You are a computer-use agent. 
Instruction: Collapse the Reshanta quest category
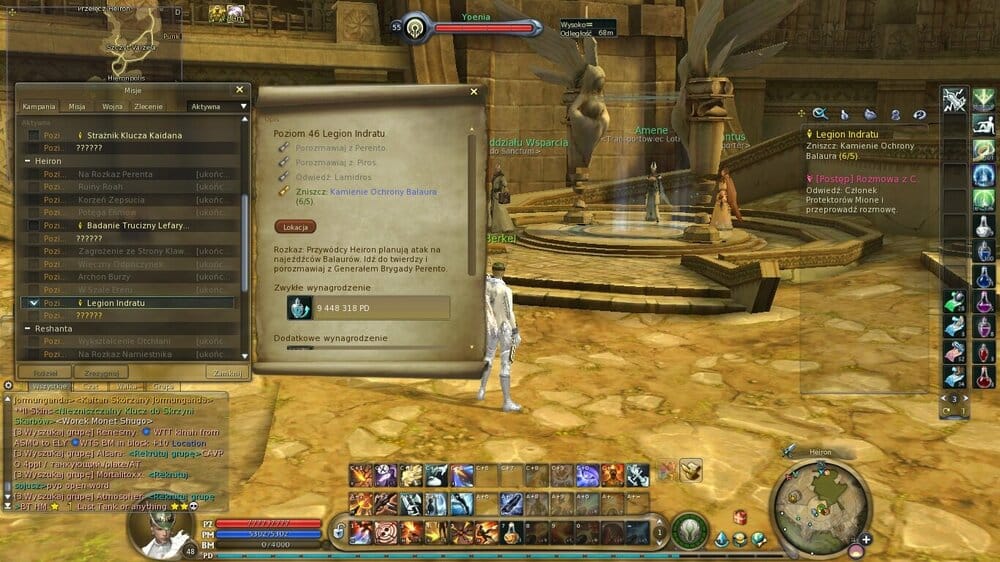[x=28, y=328]
